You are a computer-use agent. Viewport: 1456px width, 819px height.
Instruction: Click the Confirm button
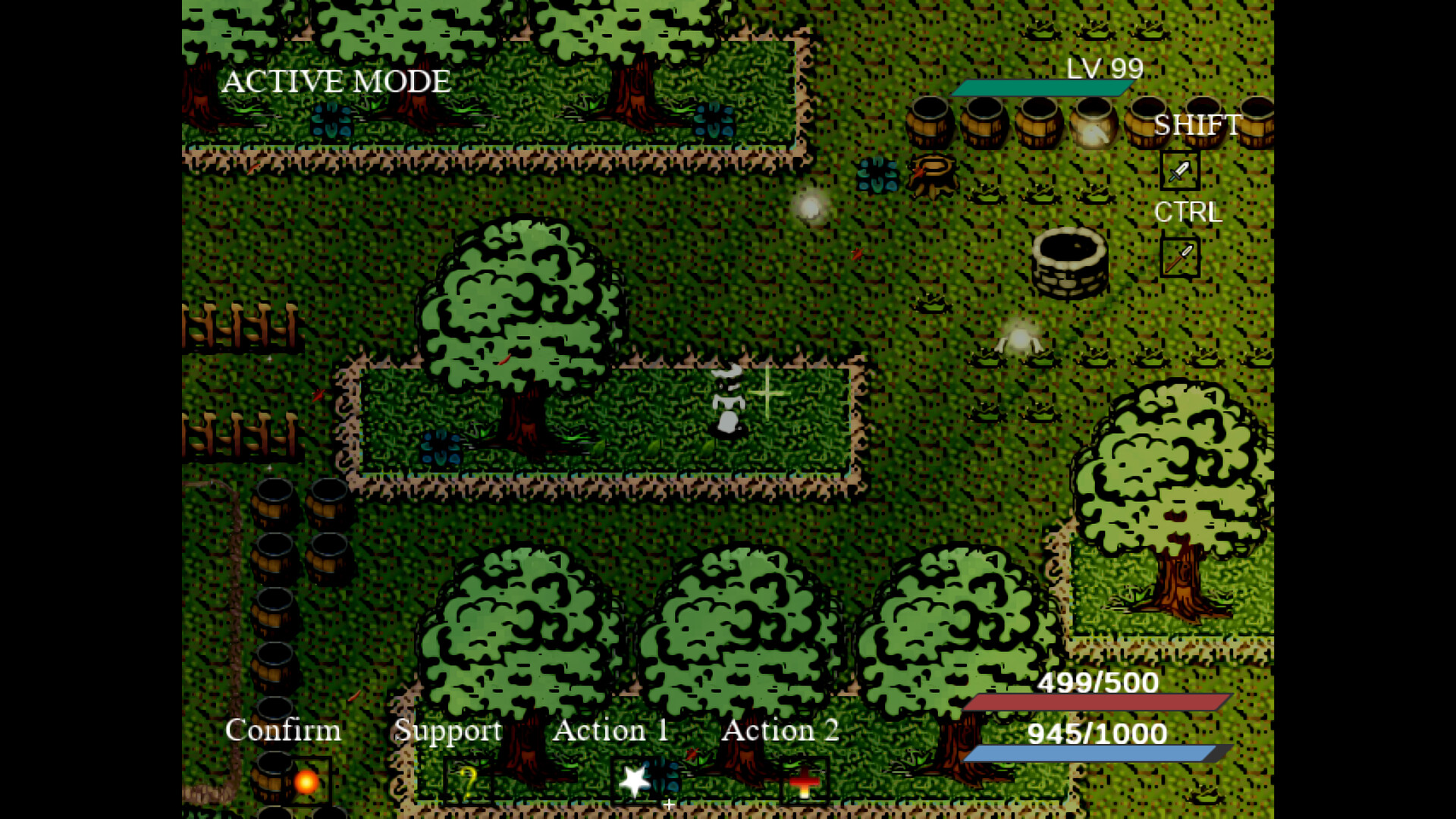[x=281, y=730]
